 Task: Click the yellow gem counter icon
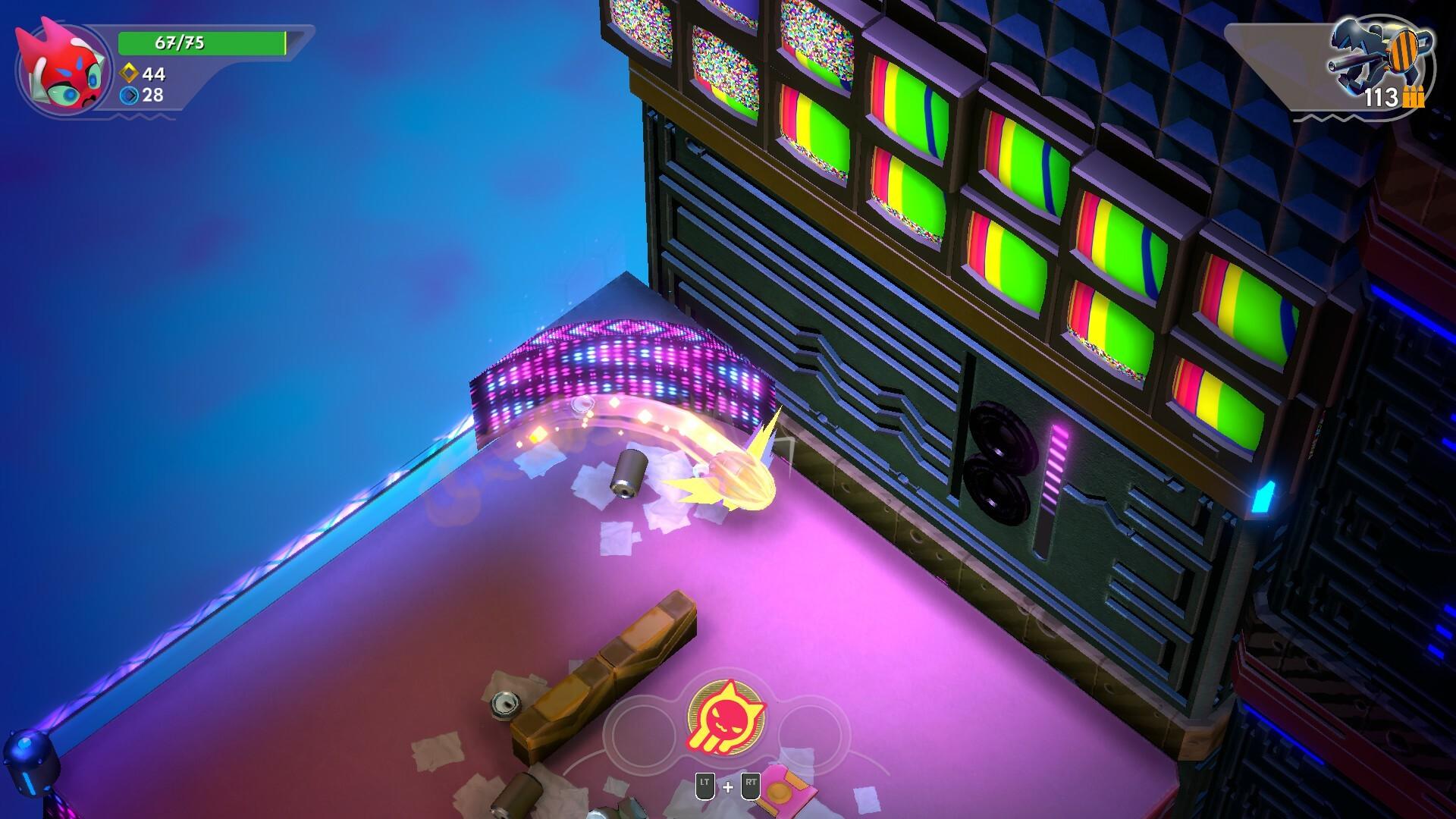click(x=129, y=73)
